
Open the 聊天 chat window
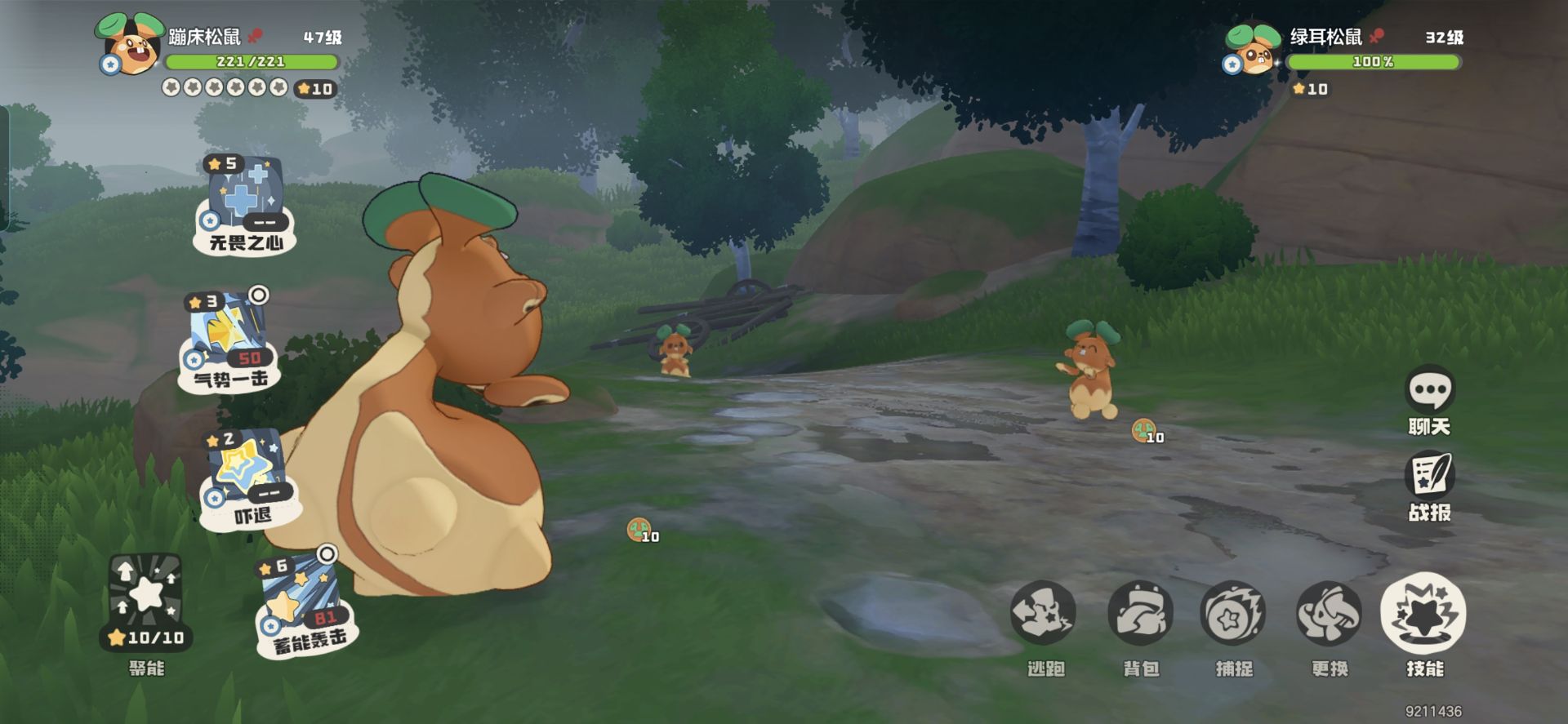coord(1429,390)
